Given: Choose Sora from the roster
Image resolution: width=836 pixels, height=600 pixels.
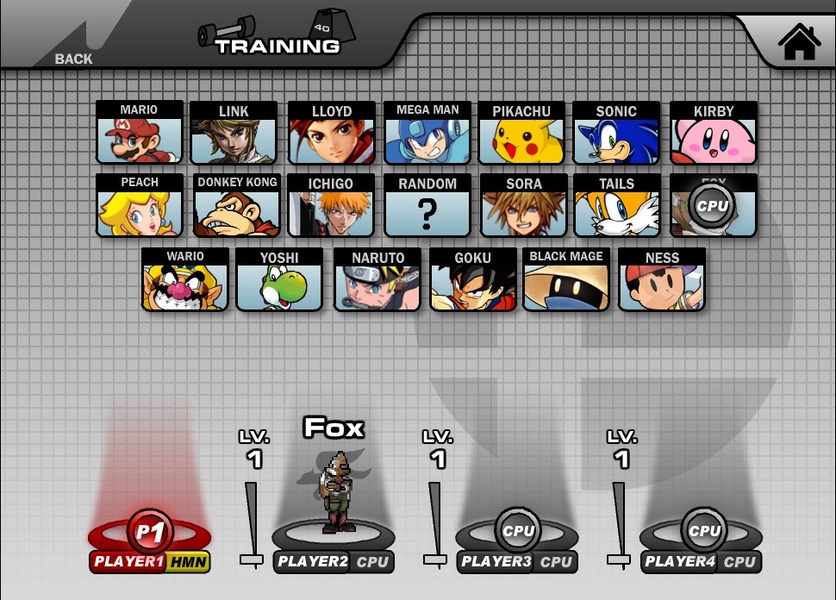Looking at the screenshot, I should pyautogui.click(x=523, y=204).
